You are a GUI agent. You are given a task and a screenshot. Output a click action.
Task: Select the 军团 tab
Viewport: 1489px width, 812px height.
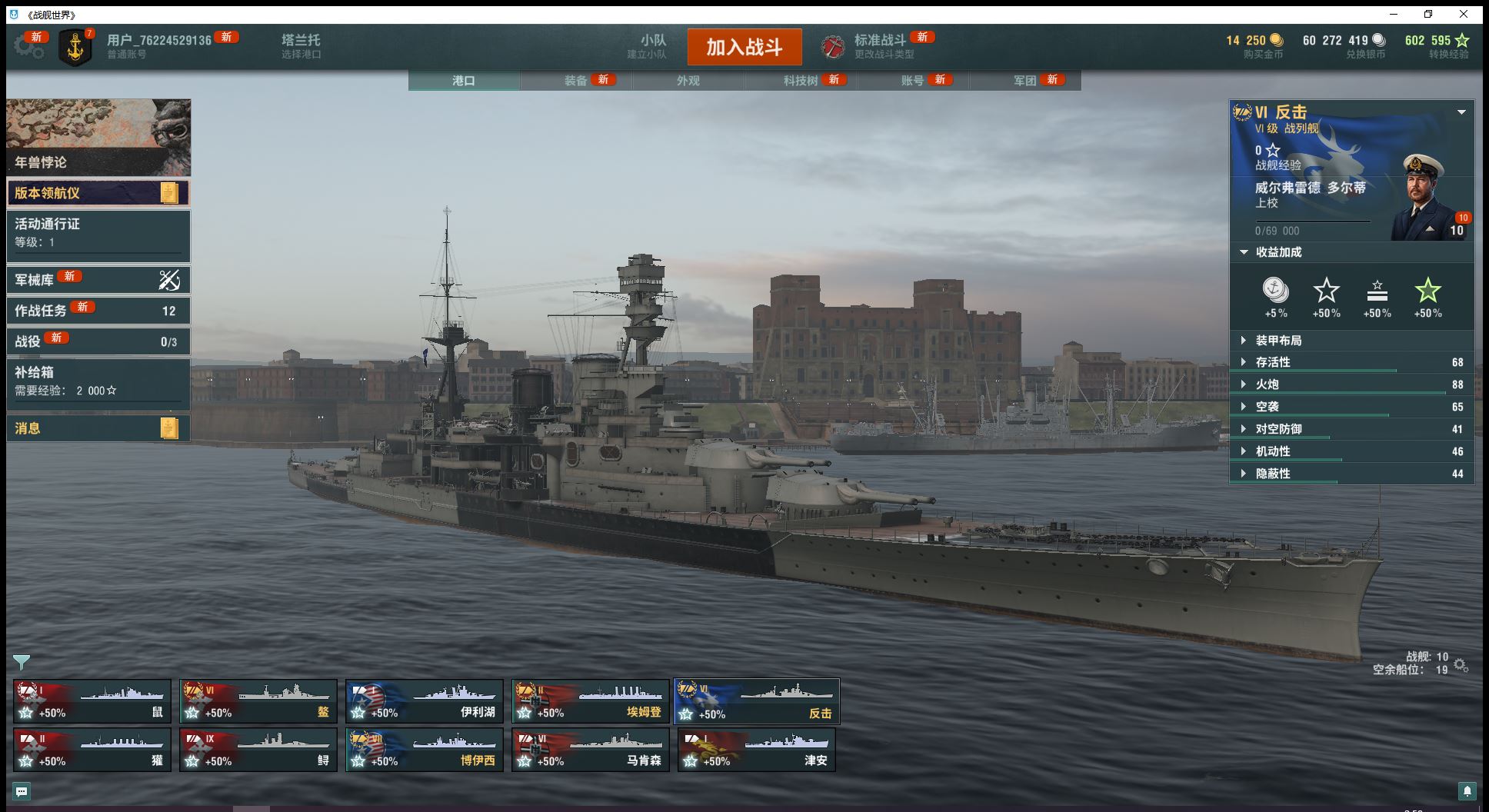(1024, 80)
